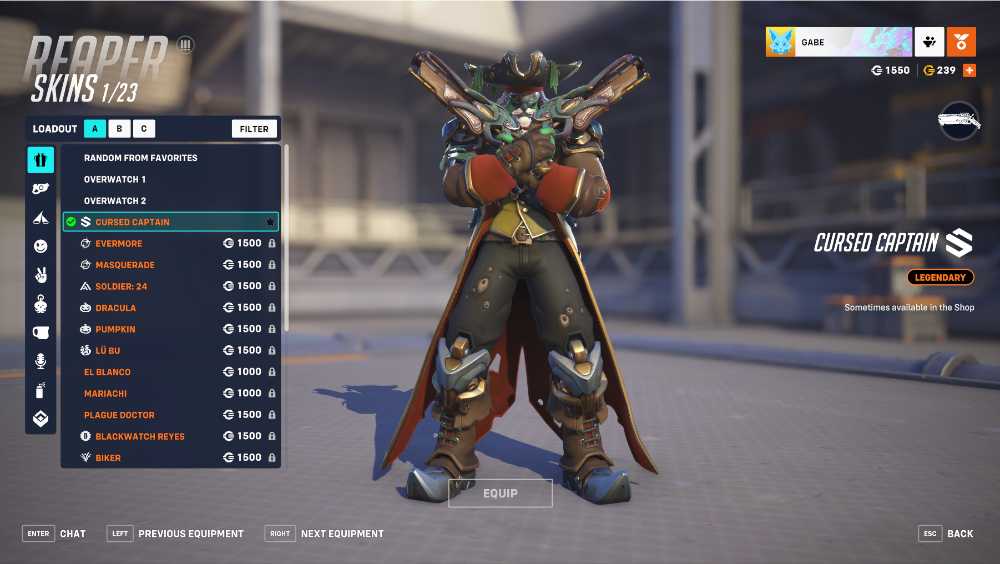
Task: Select the Overwatch 2 skin entry
Action: tap(115, 201)
